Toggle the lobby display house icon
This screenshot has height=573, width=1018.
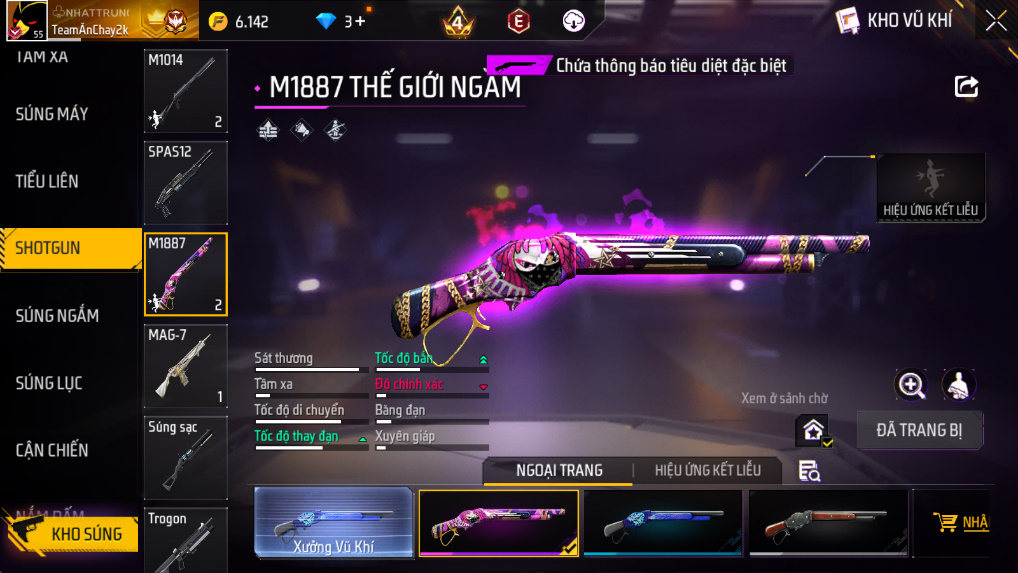[x=813, y=431]
